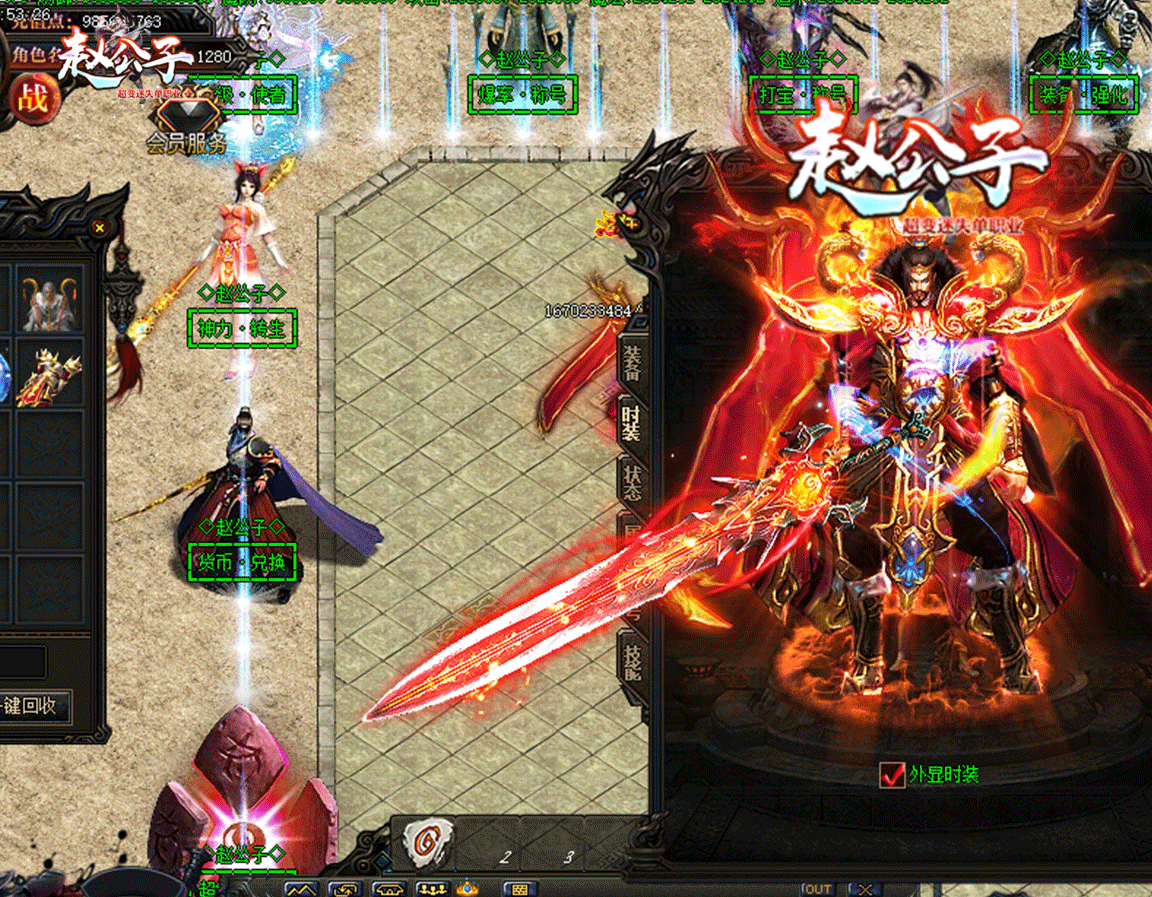The image size is (1152, 897).
Task: Switch to the 时装 fashion tab
Action: coord(632,423)
